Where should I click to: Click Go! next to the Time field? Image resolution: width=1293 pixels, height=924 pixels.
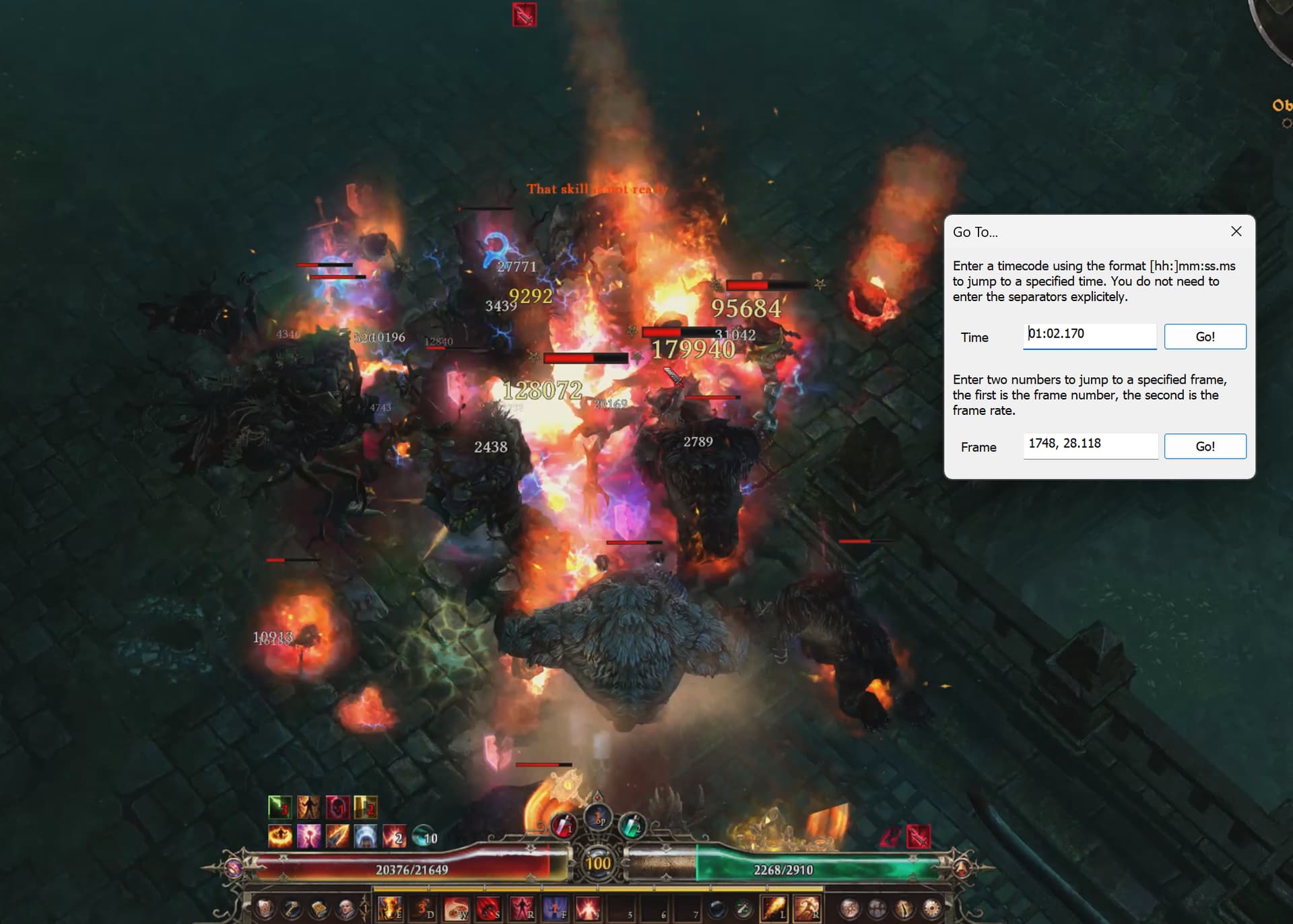point(1205,337)
